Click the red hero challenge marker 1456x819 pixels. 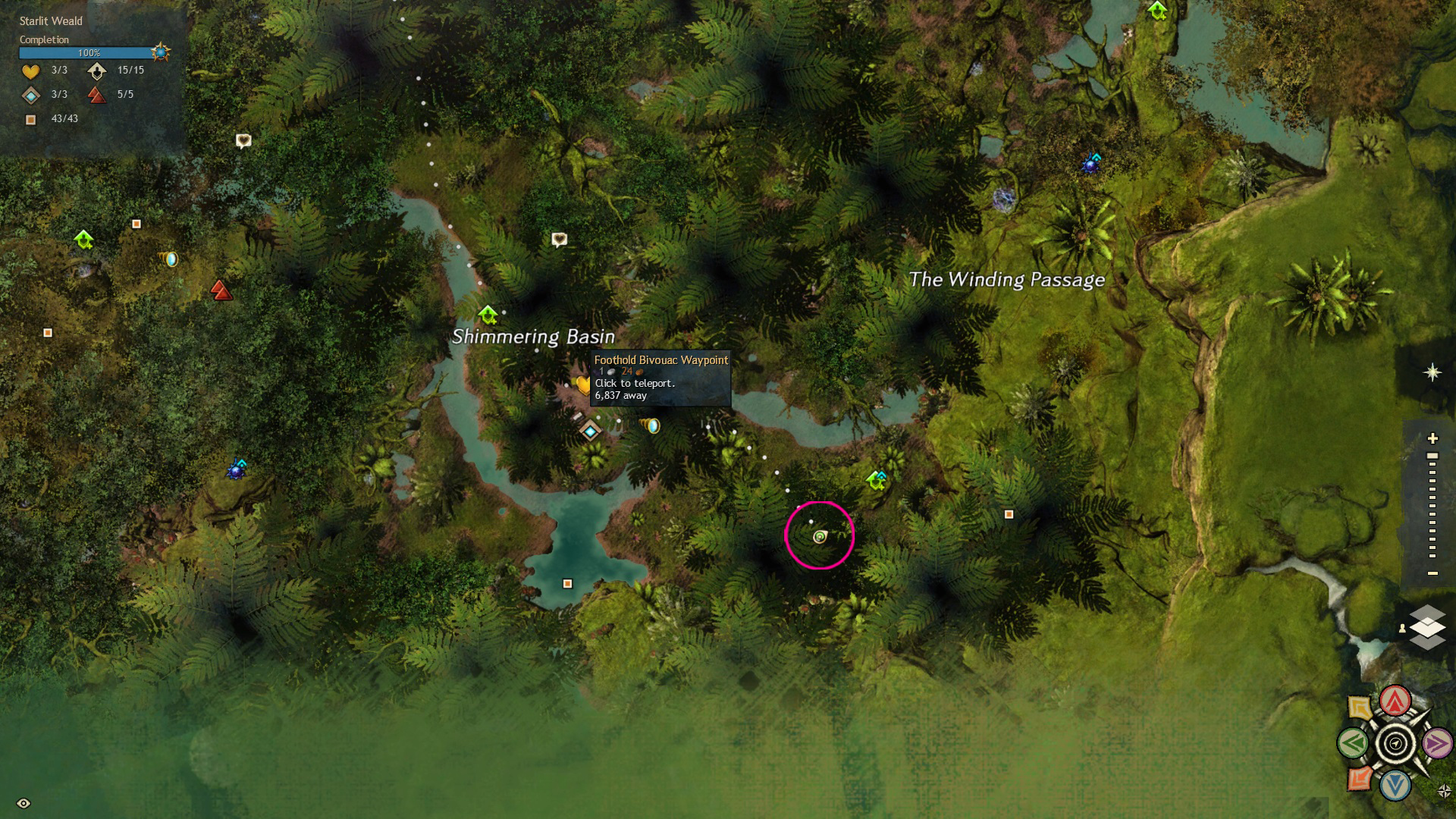pyautogui.click(x=221, y=290)
